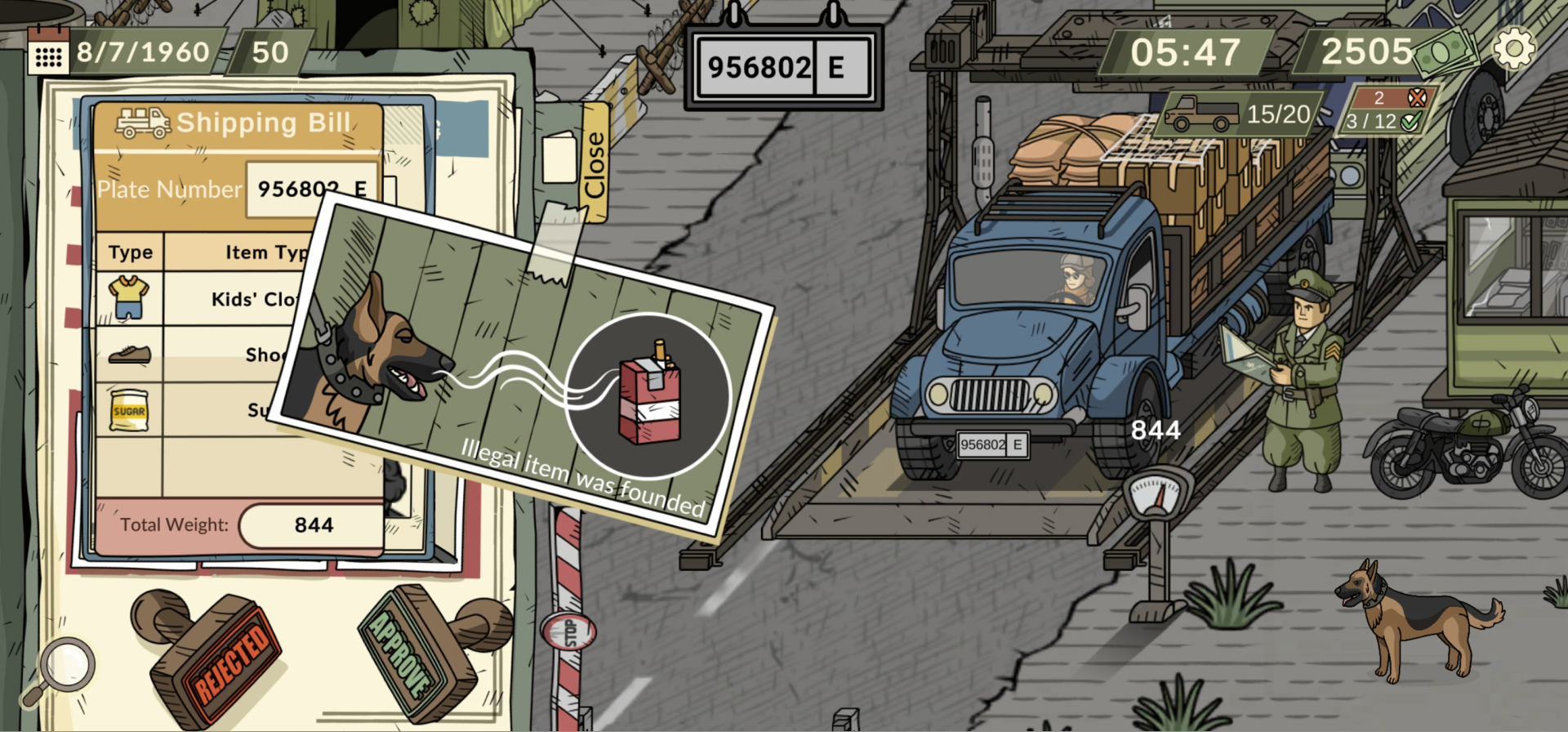The image size is (1568, 732).
Task: Select the kids' clothes item icon
Action: pyautogui.click(x=131, y=297)
